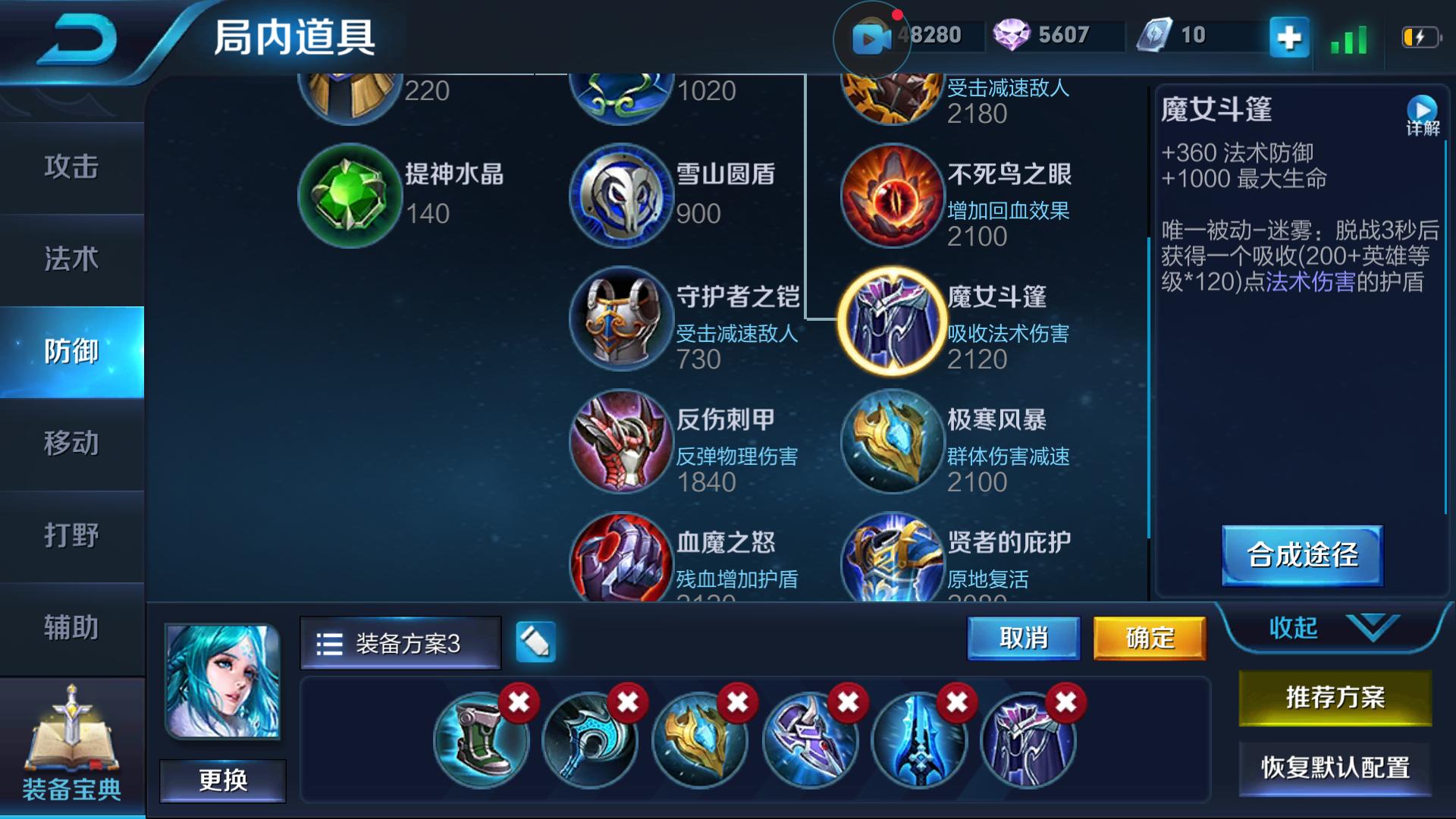Confirm the loadout with 确定 button
Screen dimensions: 1456x819
point(1149,639)
